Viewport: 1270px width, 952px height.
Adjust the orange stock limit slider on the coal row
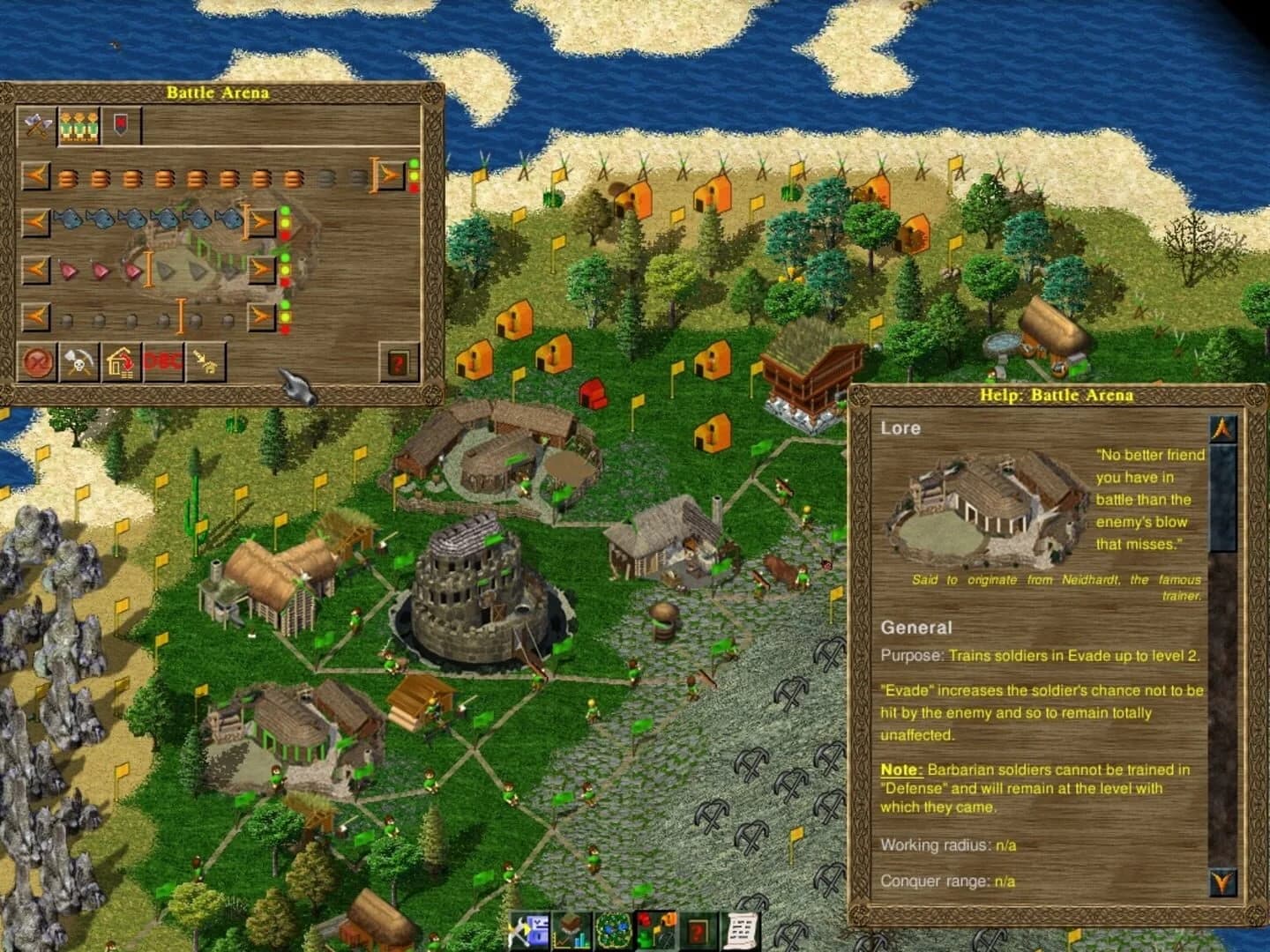181,315
